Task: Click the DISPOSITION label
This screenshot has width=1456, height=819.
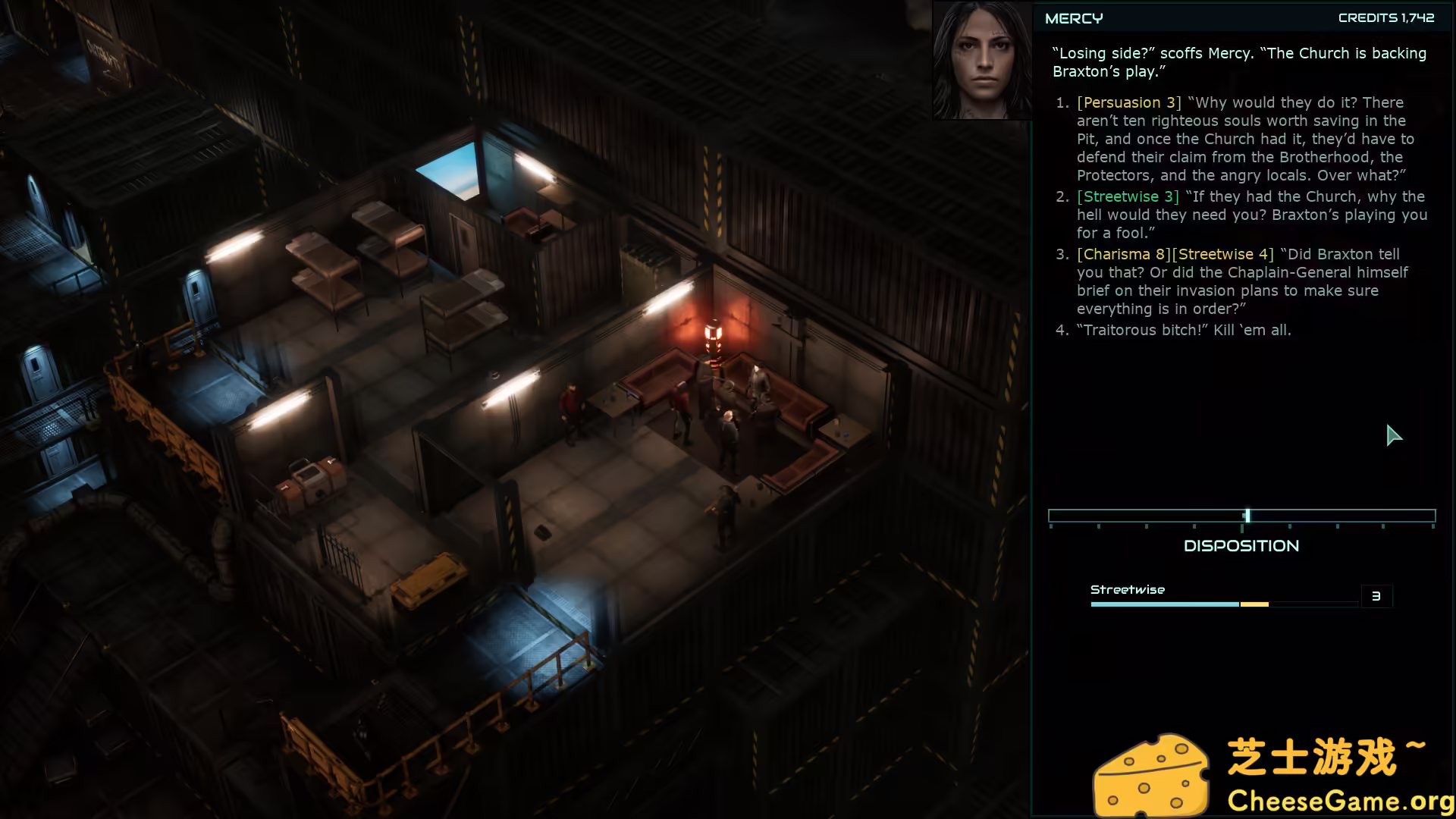Action: (x=1241, y=545)
